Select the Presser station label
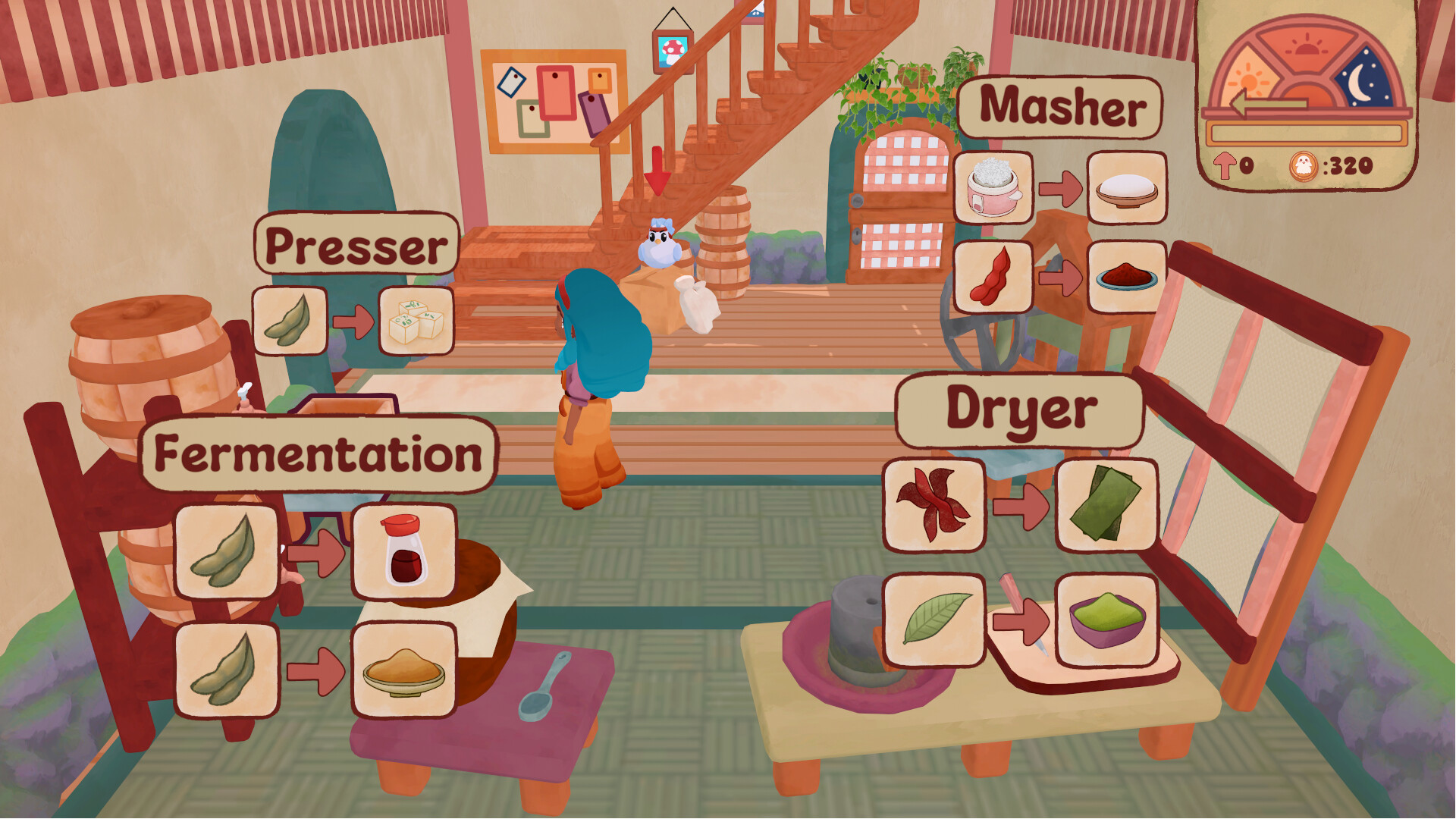 tap(356, 244)
